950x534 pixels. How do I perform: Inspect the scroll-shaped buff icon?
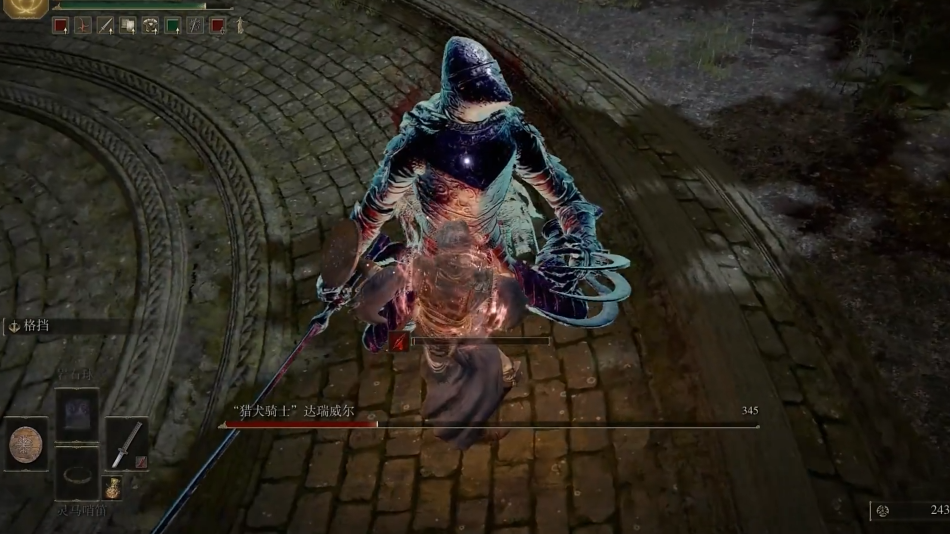coord(128,26)
